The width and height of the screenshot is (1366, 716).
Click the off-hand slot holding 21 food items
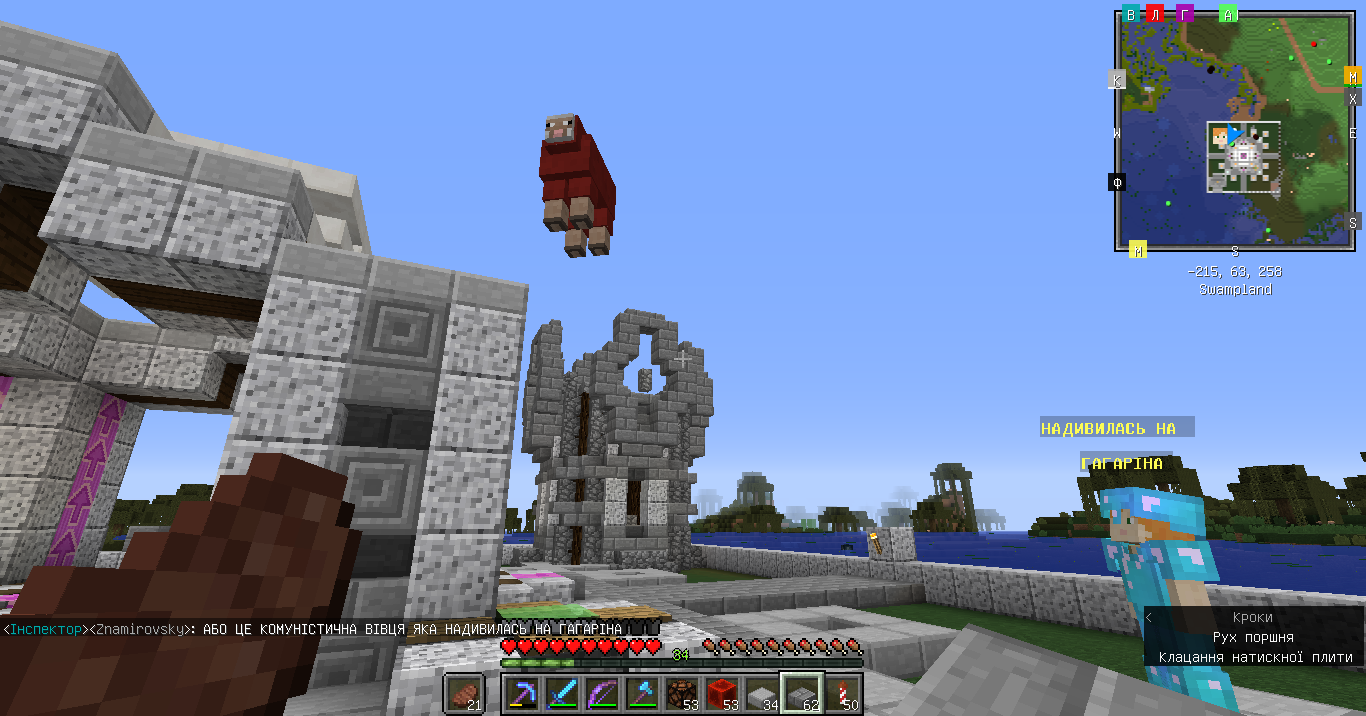point(464,693)
